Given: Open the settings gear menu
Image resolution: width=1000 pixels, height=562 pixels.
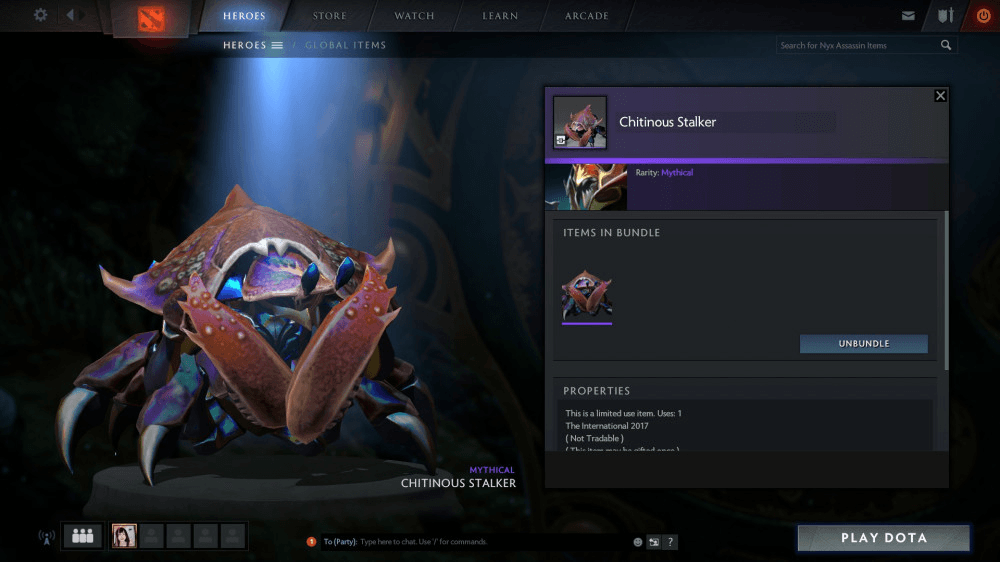Looking at the screenshot, I should pyautogui.click(x=41, y=15).
